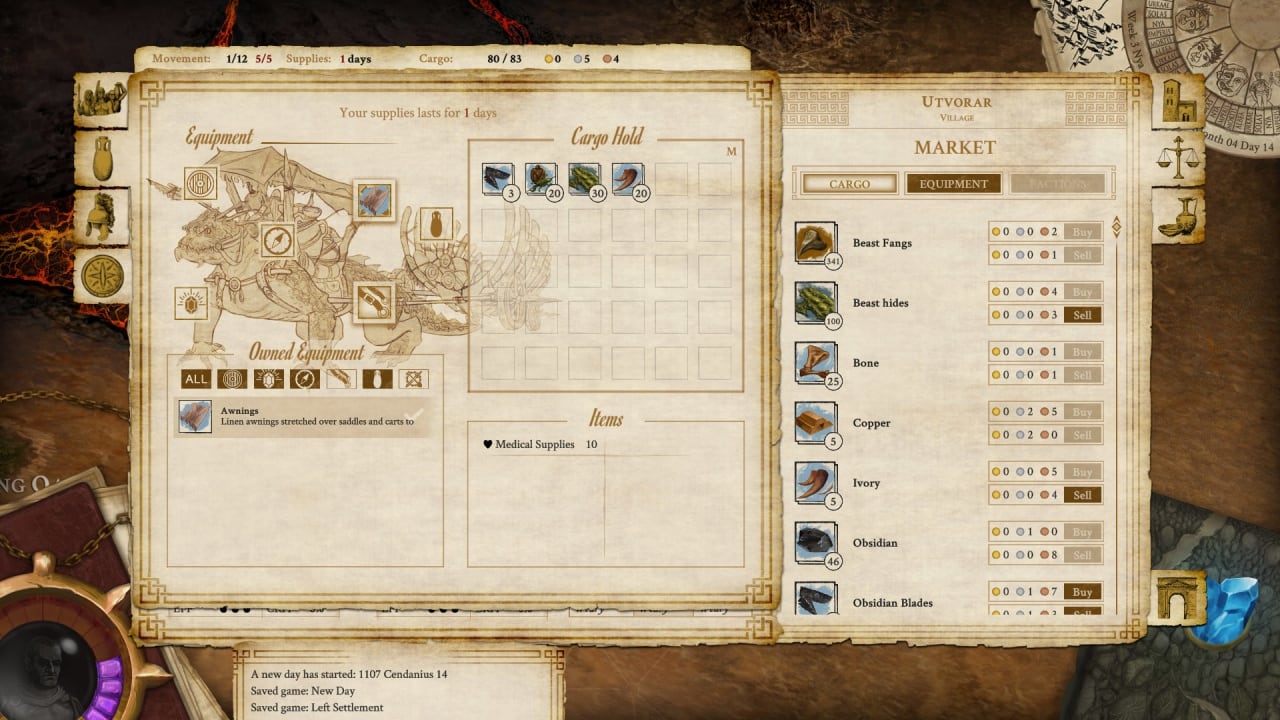The image size is (1280, 720).
Task: Select the Beast hides stack in cargo hold
Action: click(584, 179)
